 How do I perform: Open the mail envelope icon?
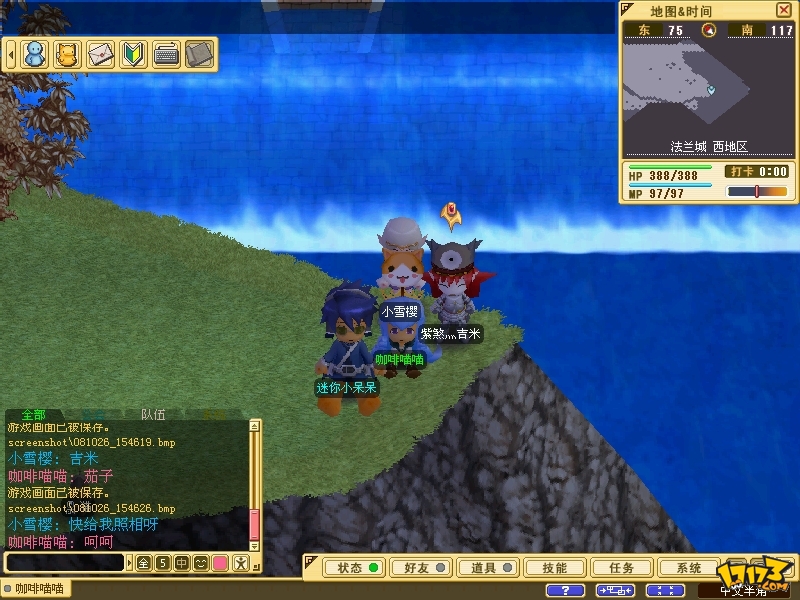coord(100,54)
